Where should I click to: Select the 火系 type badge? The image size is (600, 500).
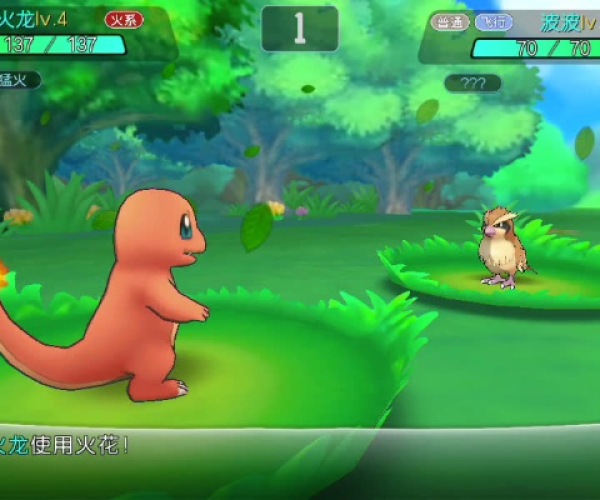(x=123, y=19)
